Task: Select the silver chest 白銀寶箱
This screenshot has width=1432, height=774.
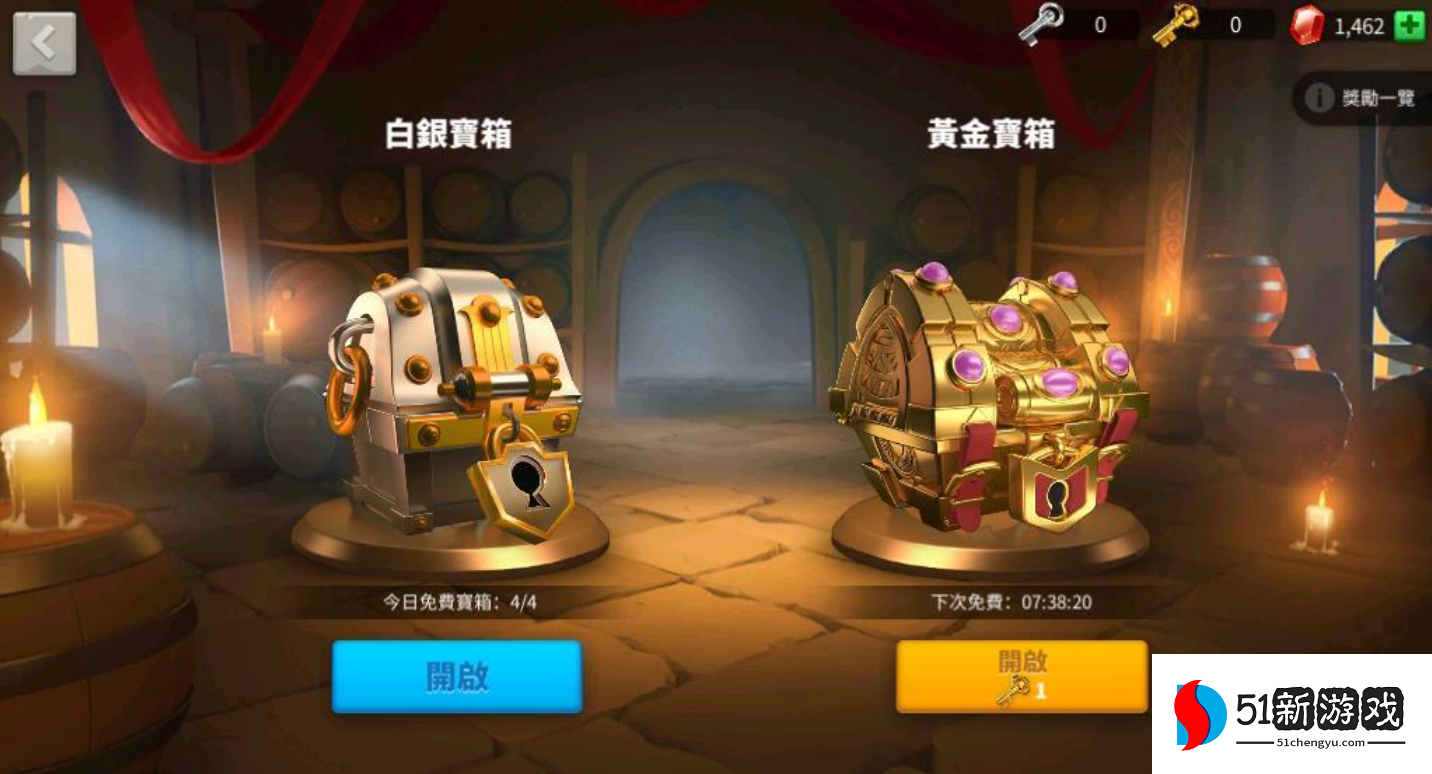Action: click(x=450, y=400)
